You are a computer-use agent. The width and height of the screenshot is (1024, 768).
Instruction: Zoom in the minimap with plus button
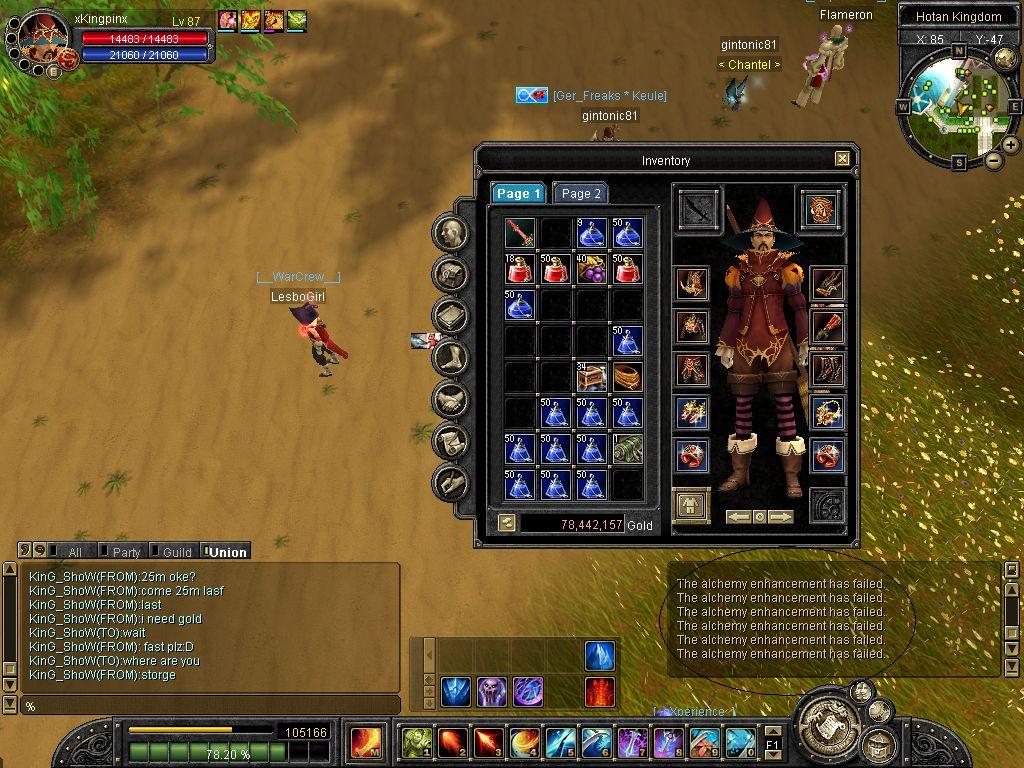[x=1010, y=145]
